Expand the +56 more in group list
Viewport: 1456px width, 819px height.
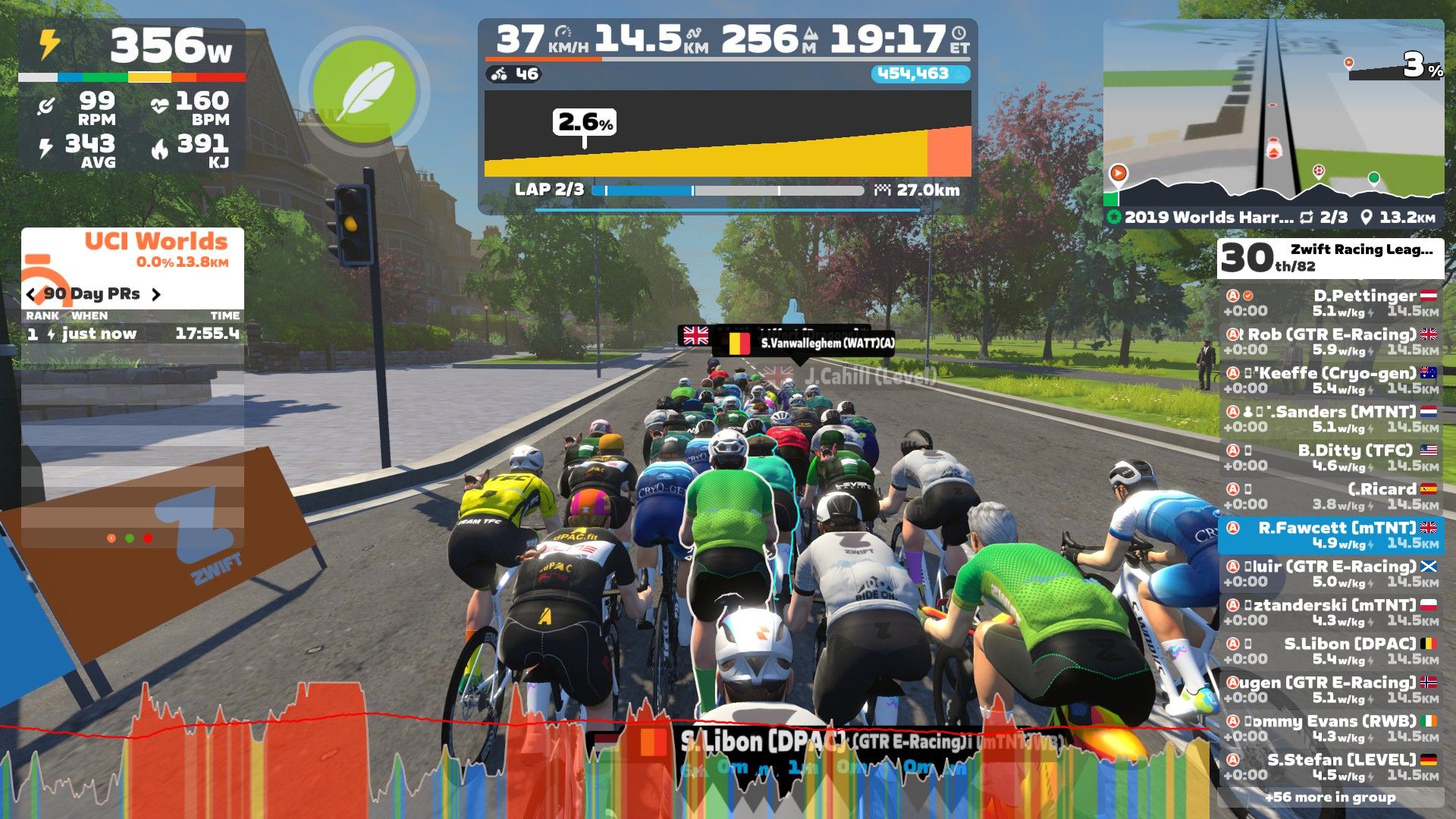coord(1330,797)
